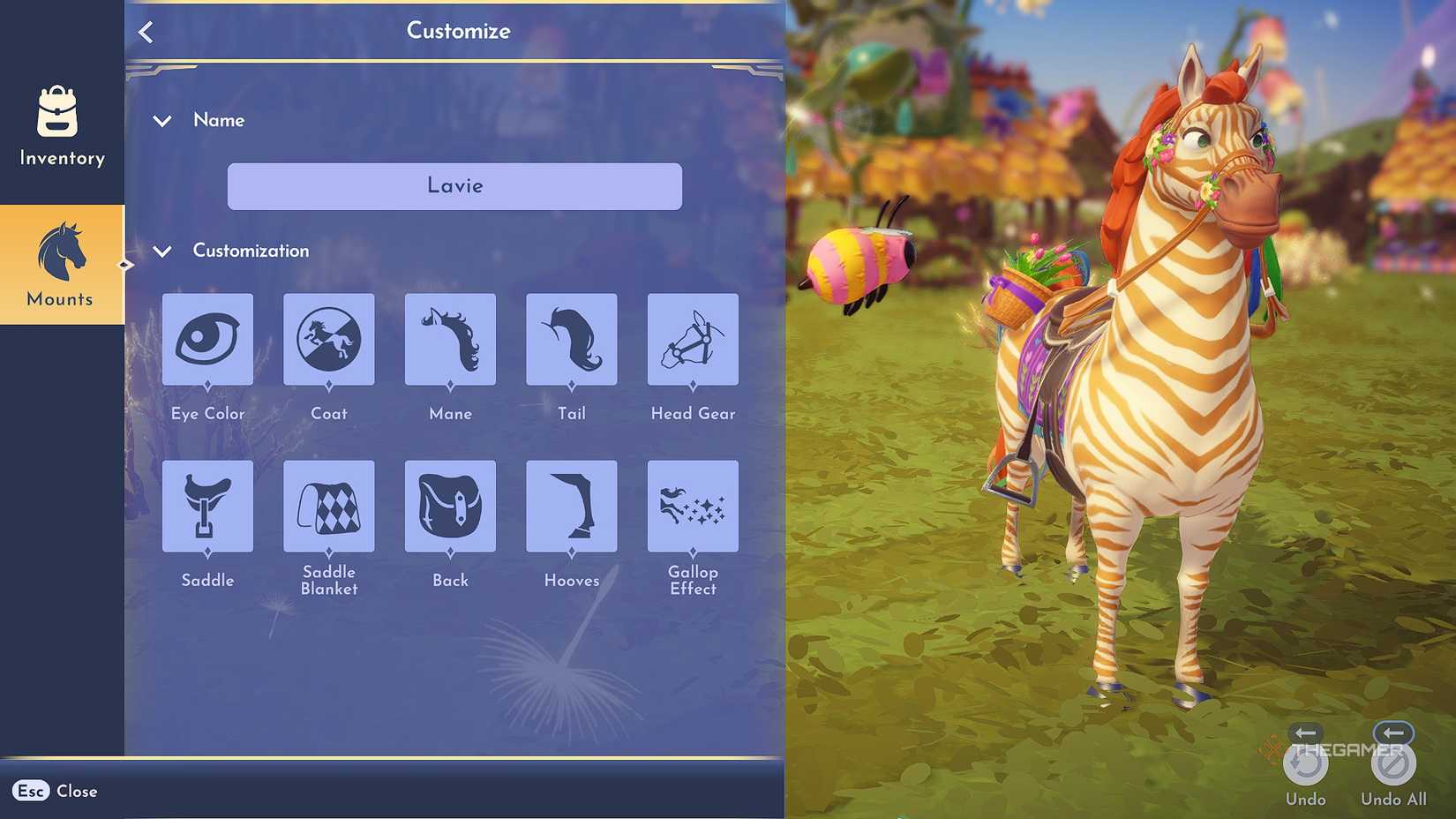Image resolution: width=1456 pixels, height=819 pixels.
Task: Collapse the Name section
Action: click(162, 121)
